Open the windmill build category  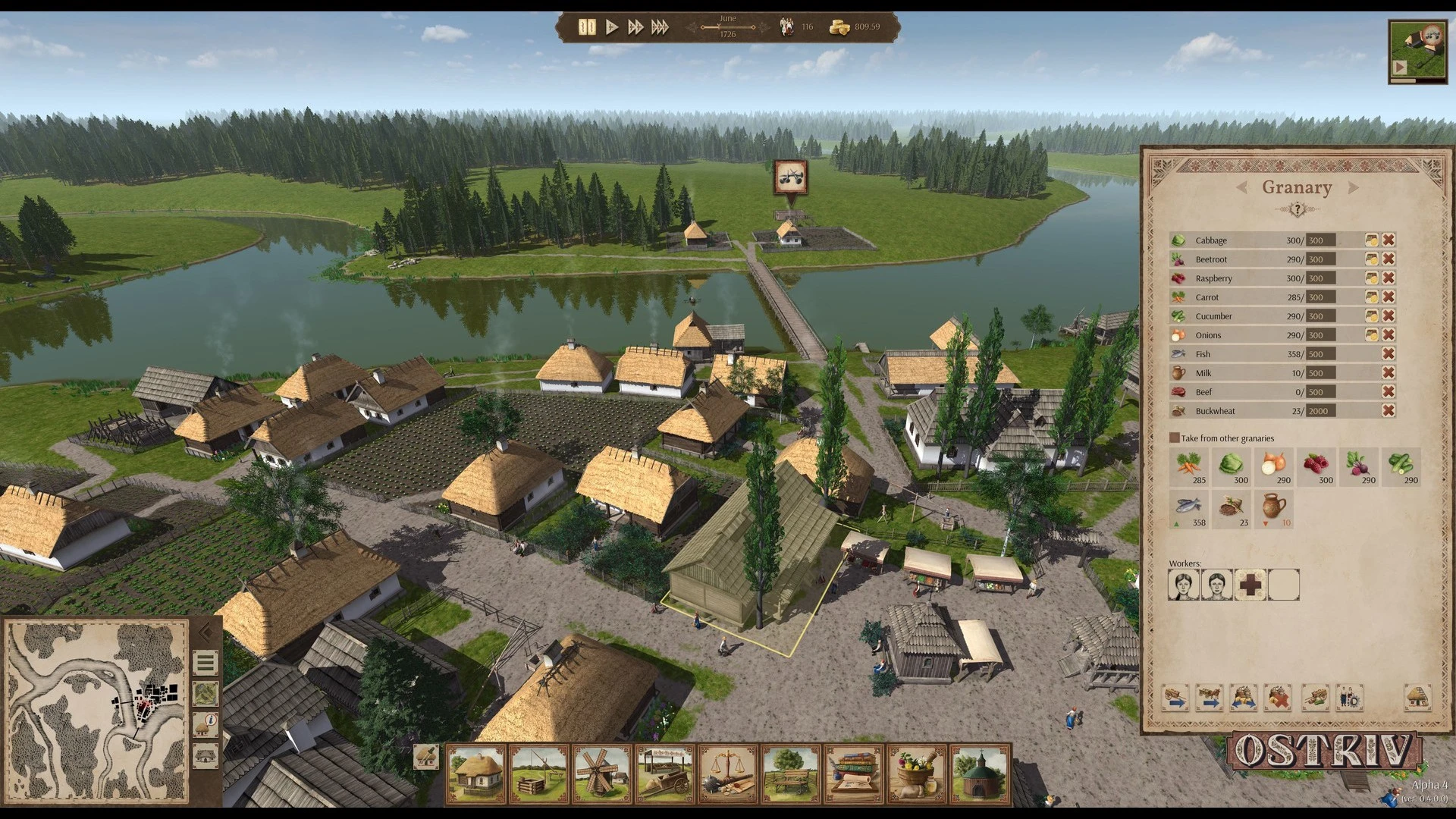click(602, 774)
